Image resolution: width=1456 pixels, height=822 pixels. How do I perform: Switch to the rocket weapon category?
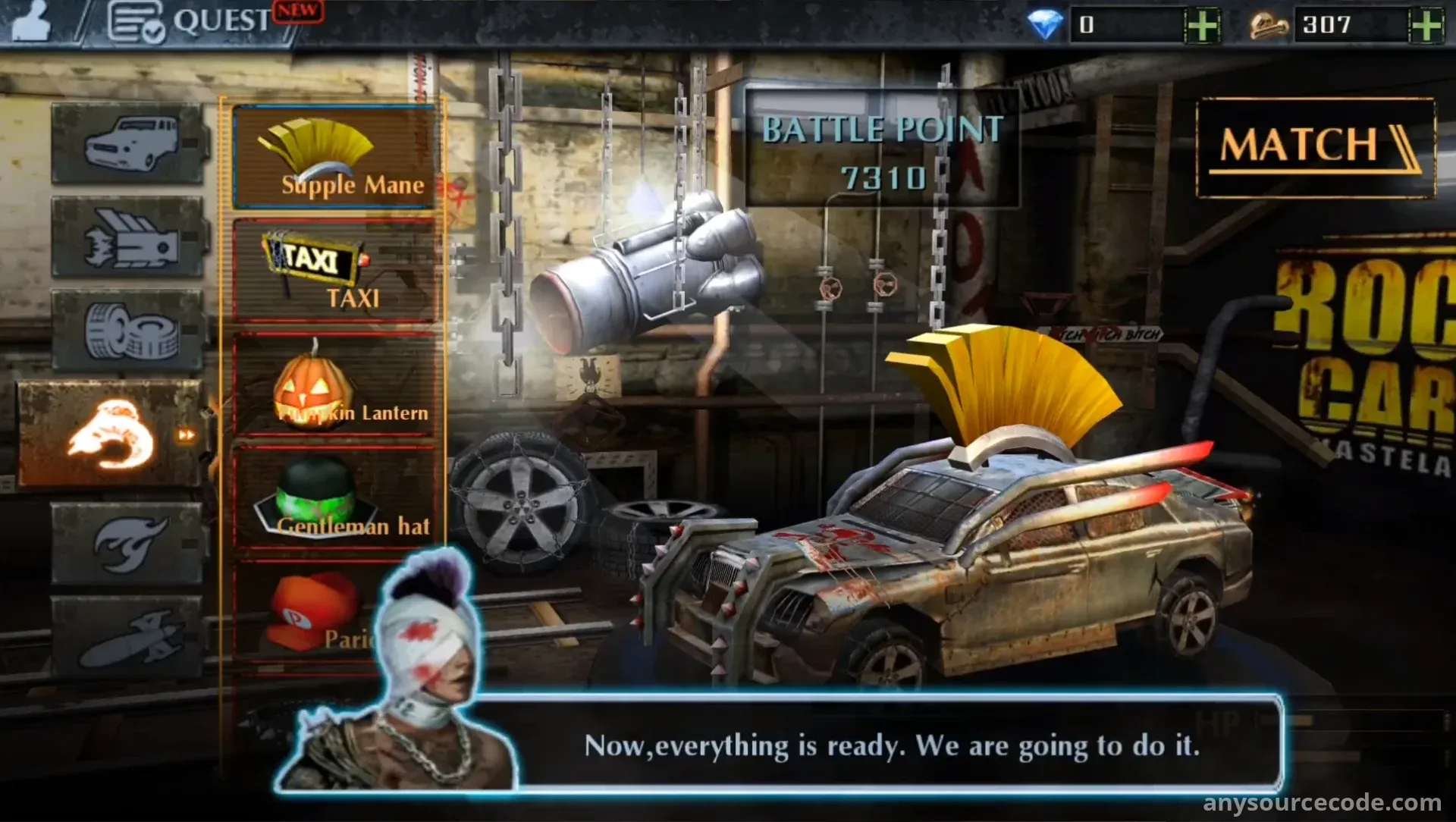(128, 637)
